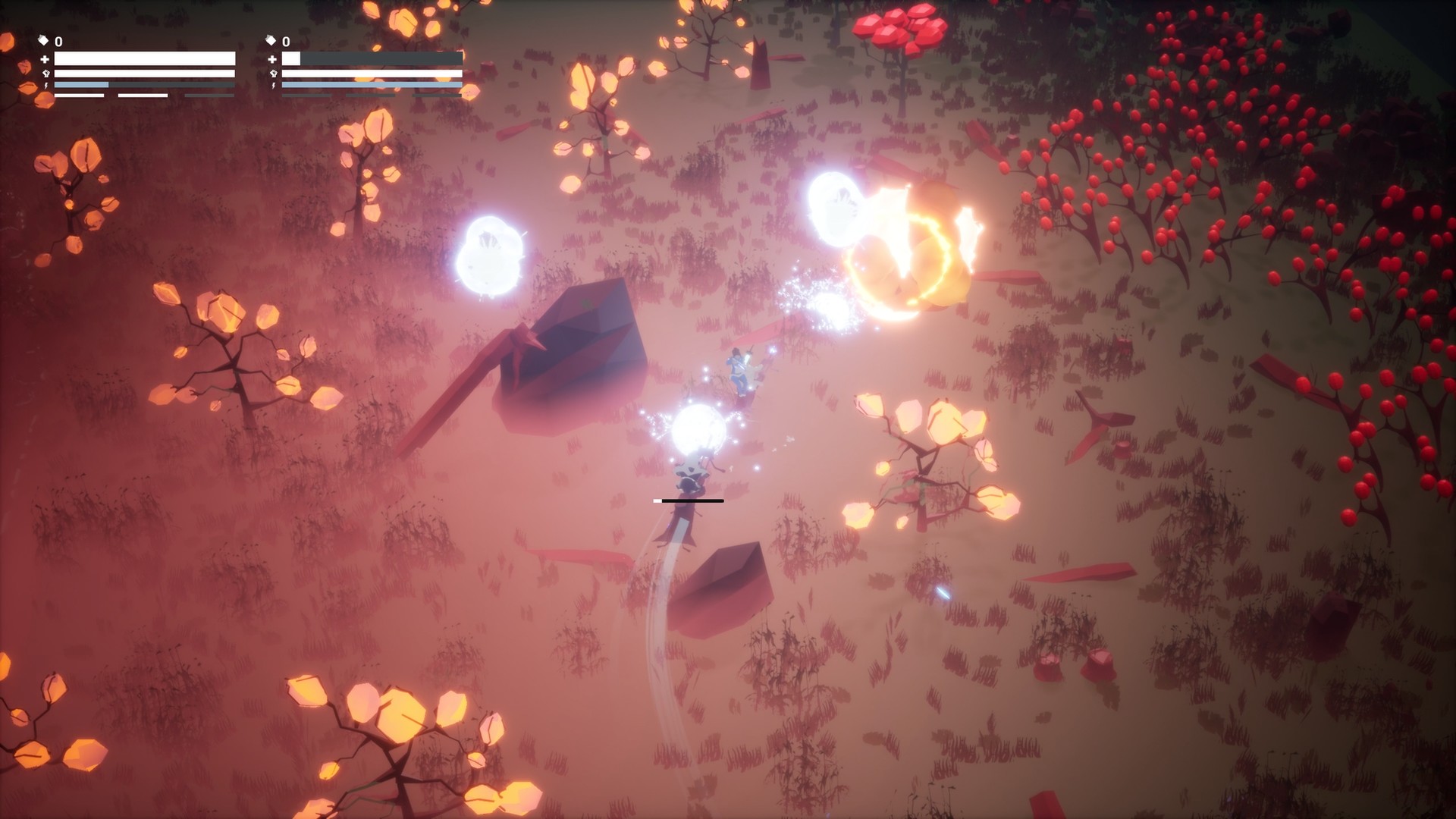This screenshot has height=819, width=1456.
Task: Click the fist strength icon on the left HUD
Action: tap(45, 74)
